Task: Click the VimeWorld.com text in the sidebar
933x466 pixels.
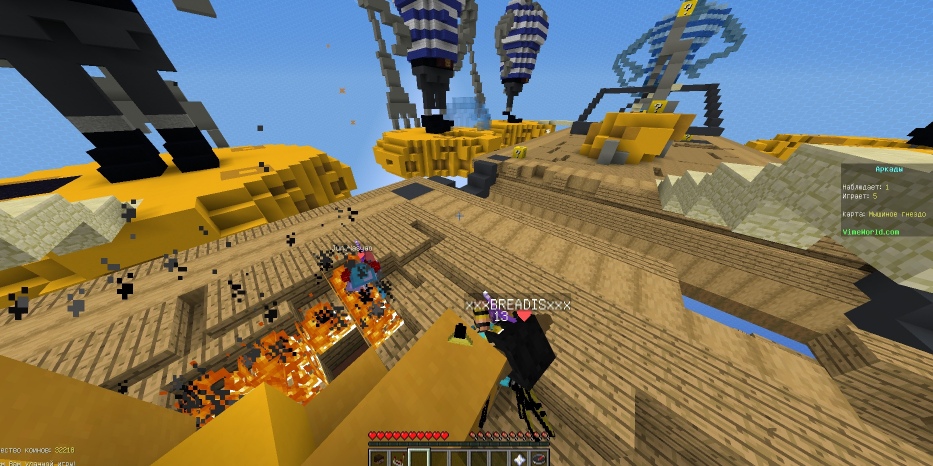Action: (x=871, y=231)
